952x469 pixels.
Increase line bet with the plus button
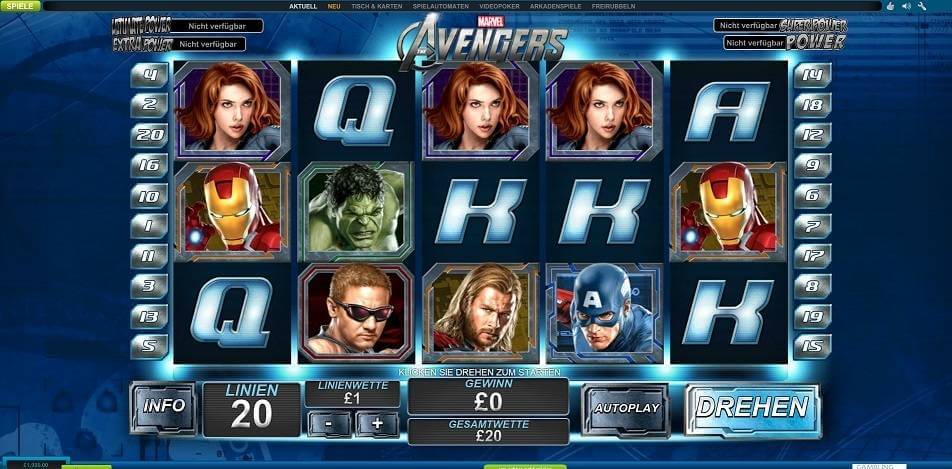click(376, 423)
